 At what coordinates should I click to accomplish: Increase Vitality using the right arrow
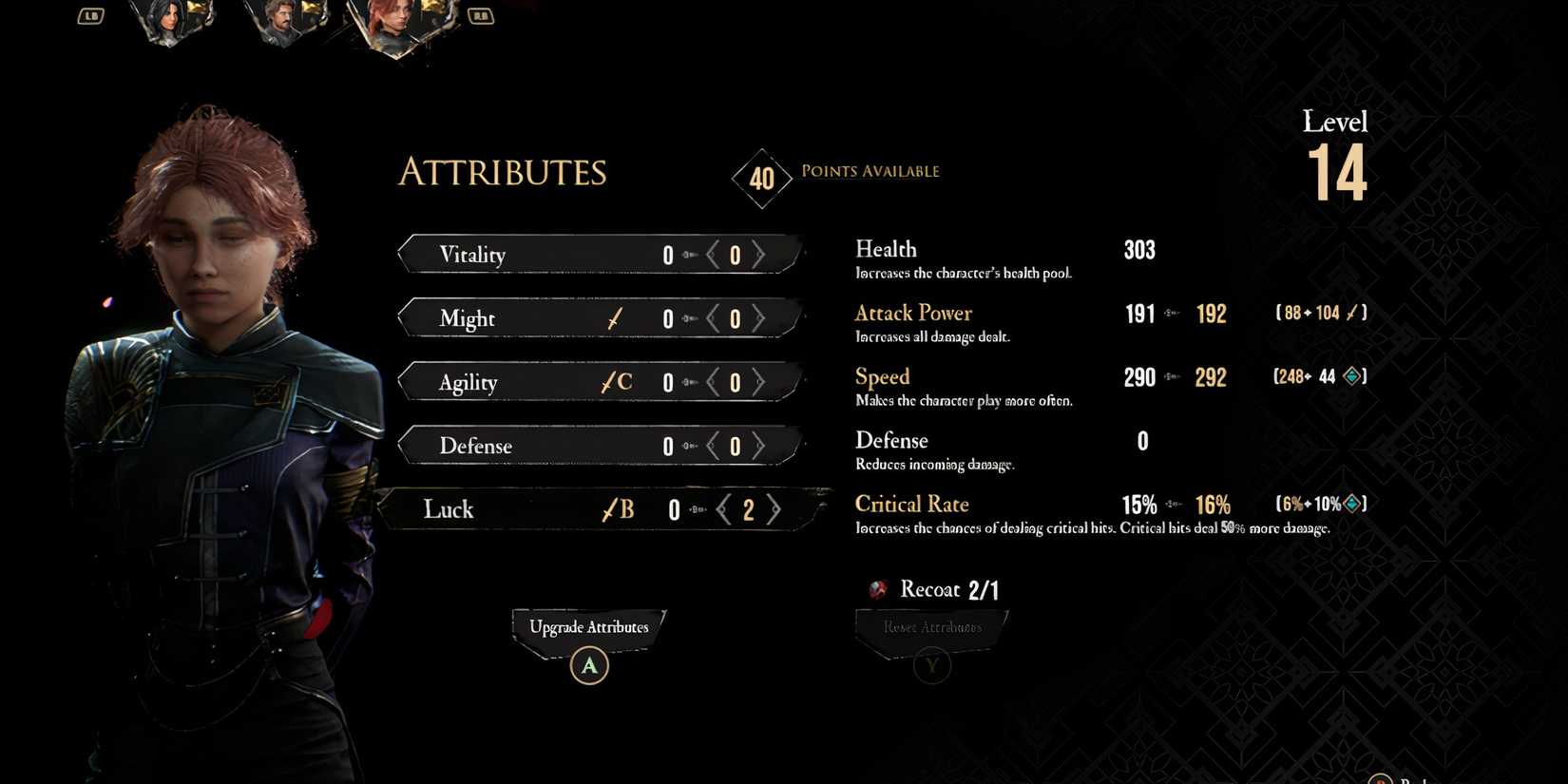pos(759,254)
